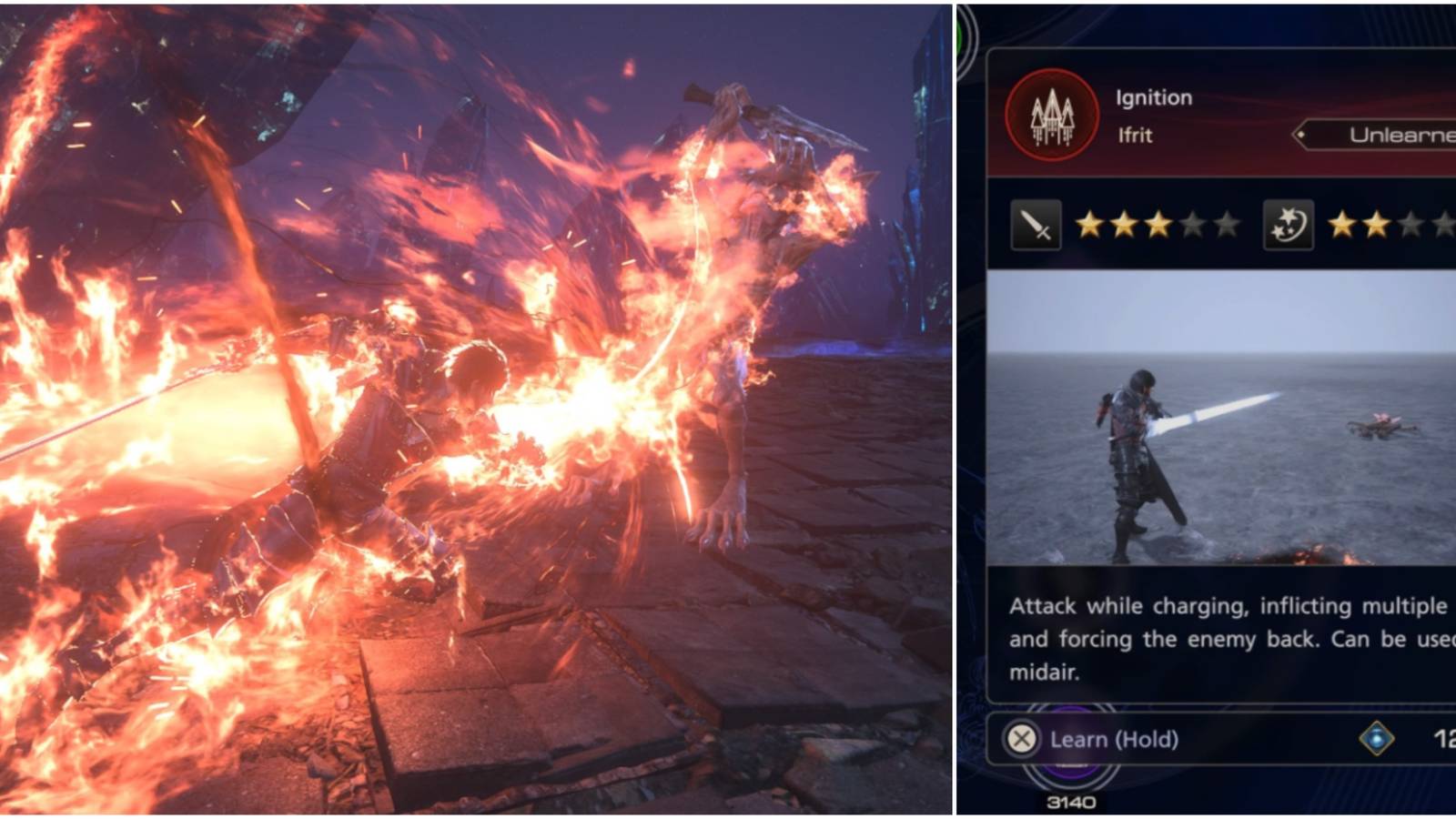Click the diamond marker on the Unlearned banner
The height and width of the screenshot is (819, 1456).
[x=1301, y=133]
